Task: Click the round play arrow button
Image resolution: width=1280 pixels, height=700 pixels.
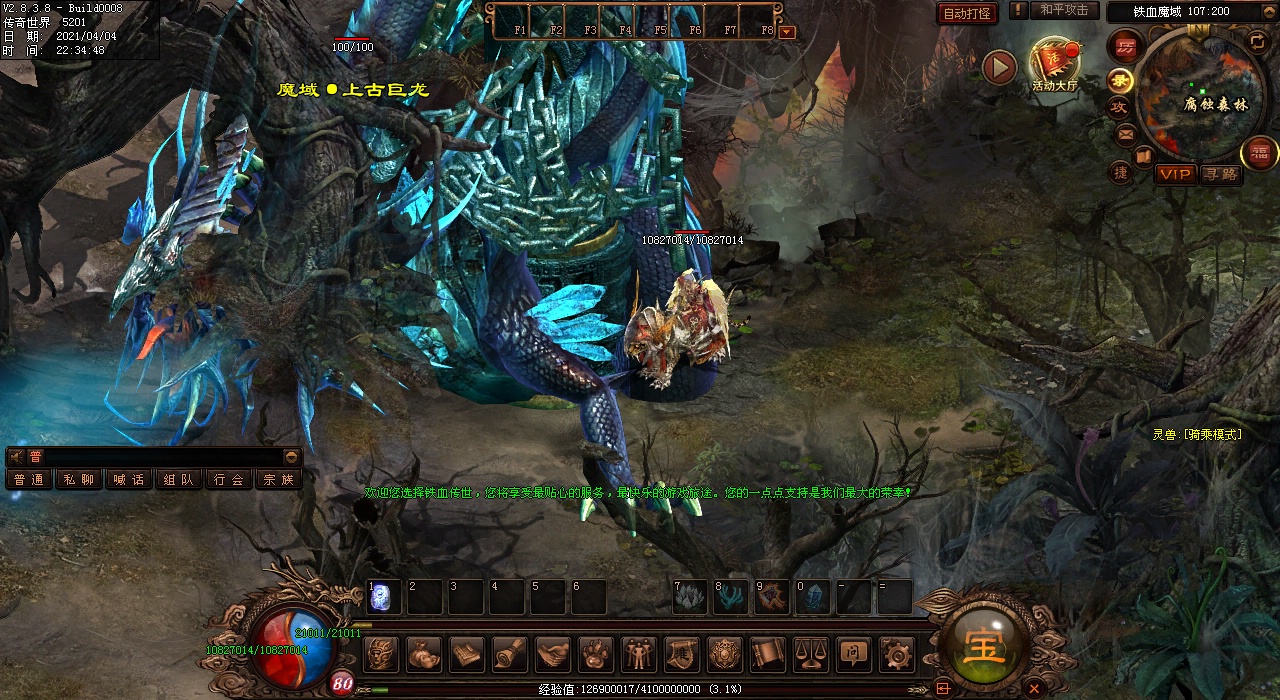Action: point(999,67)
